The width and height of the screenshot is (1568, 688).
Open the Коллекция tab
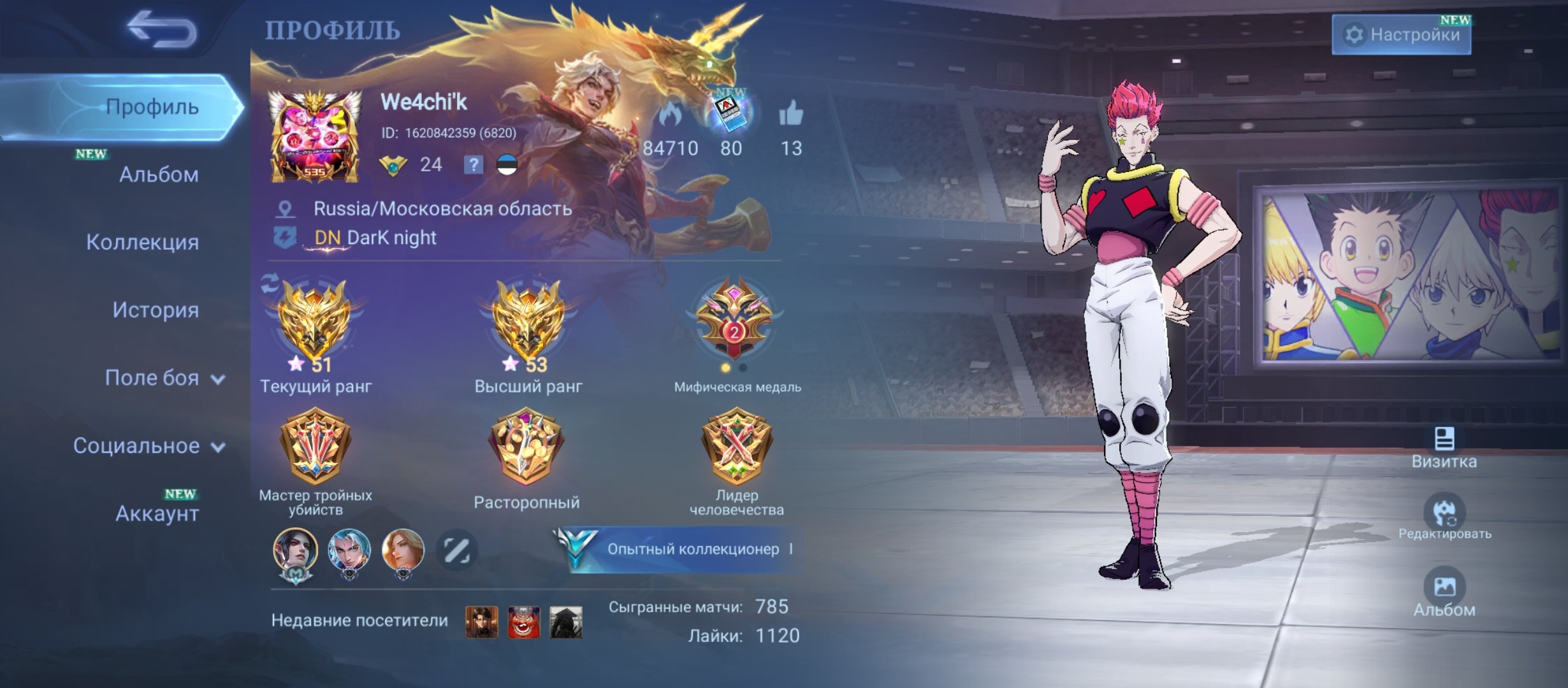pos(142,242)
